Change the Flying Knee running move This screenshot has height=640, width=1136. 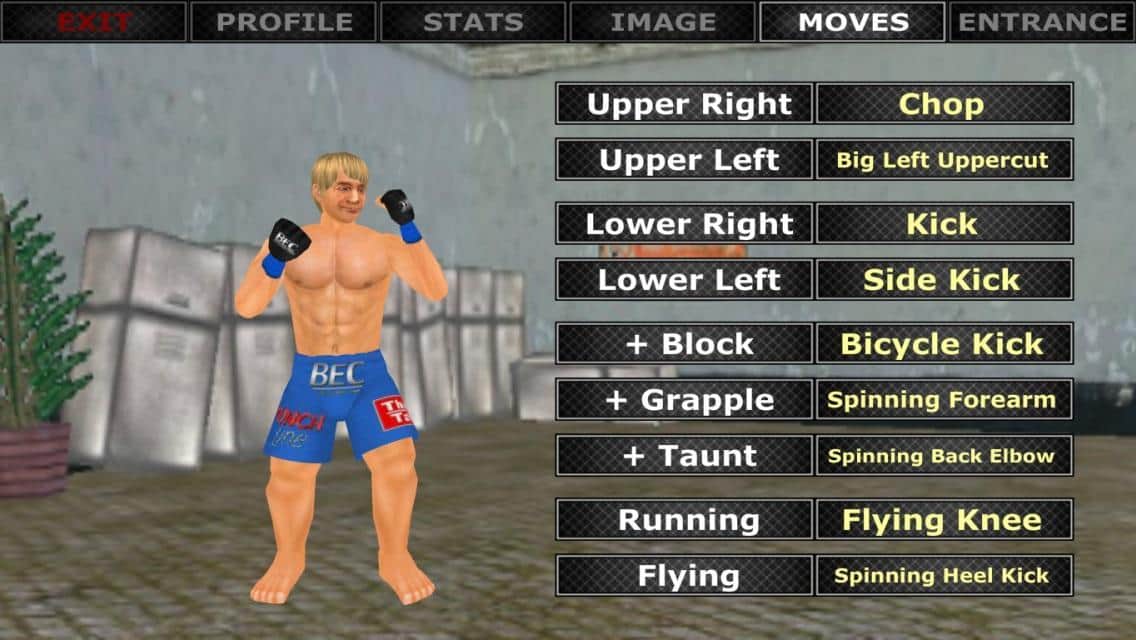click(943, 520)
